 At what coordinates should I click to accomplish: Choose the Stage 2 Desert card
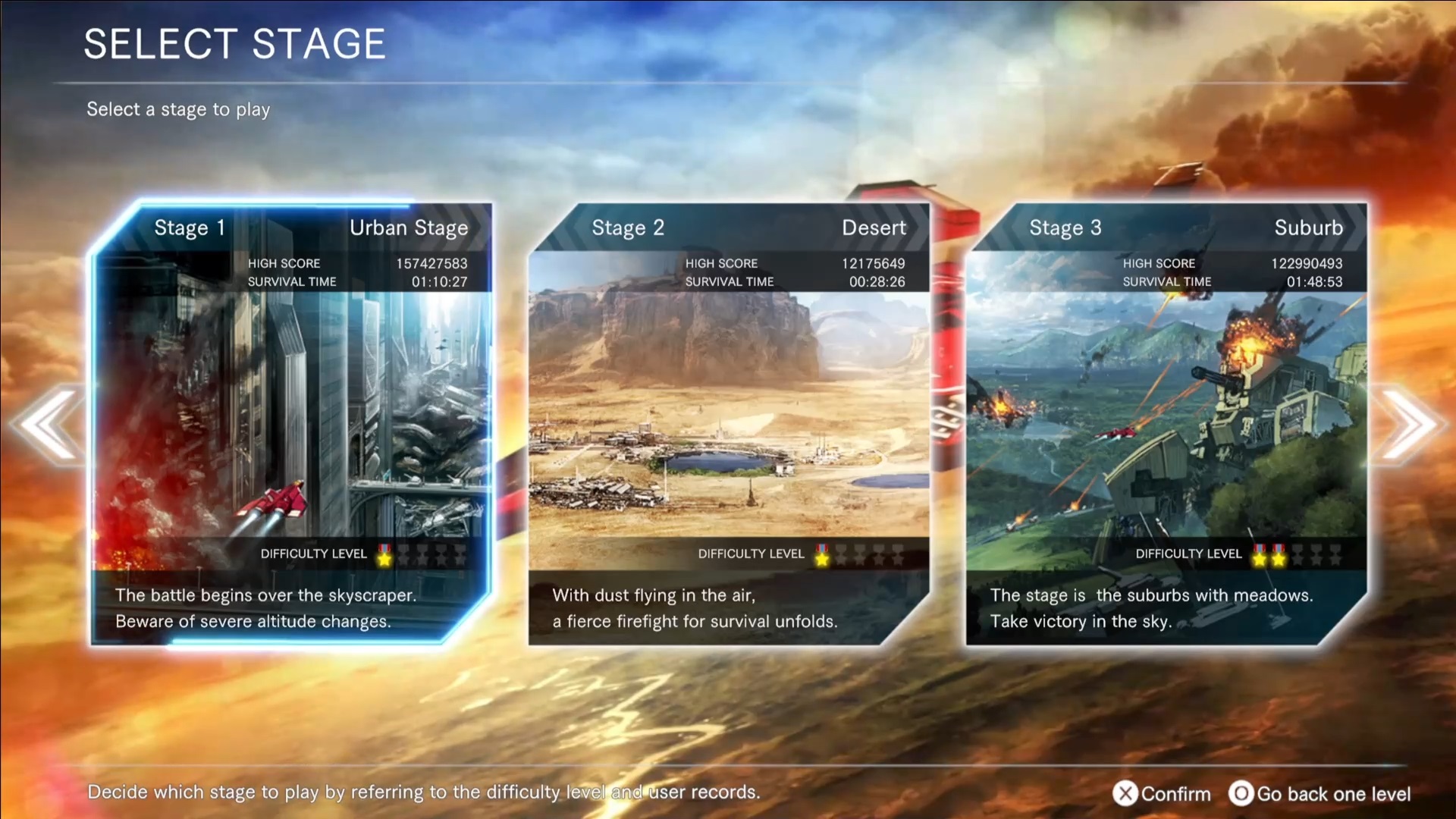728,423
